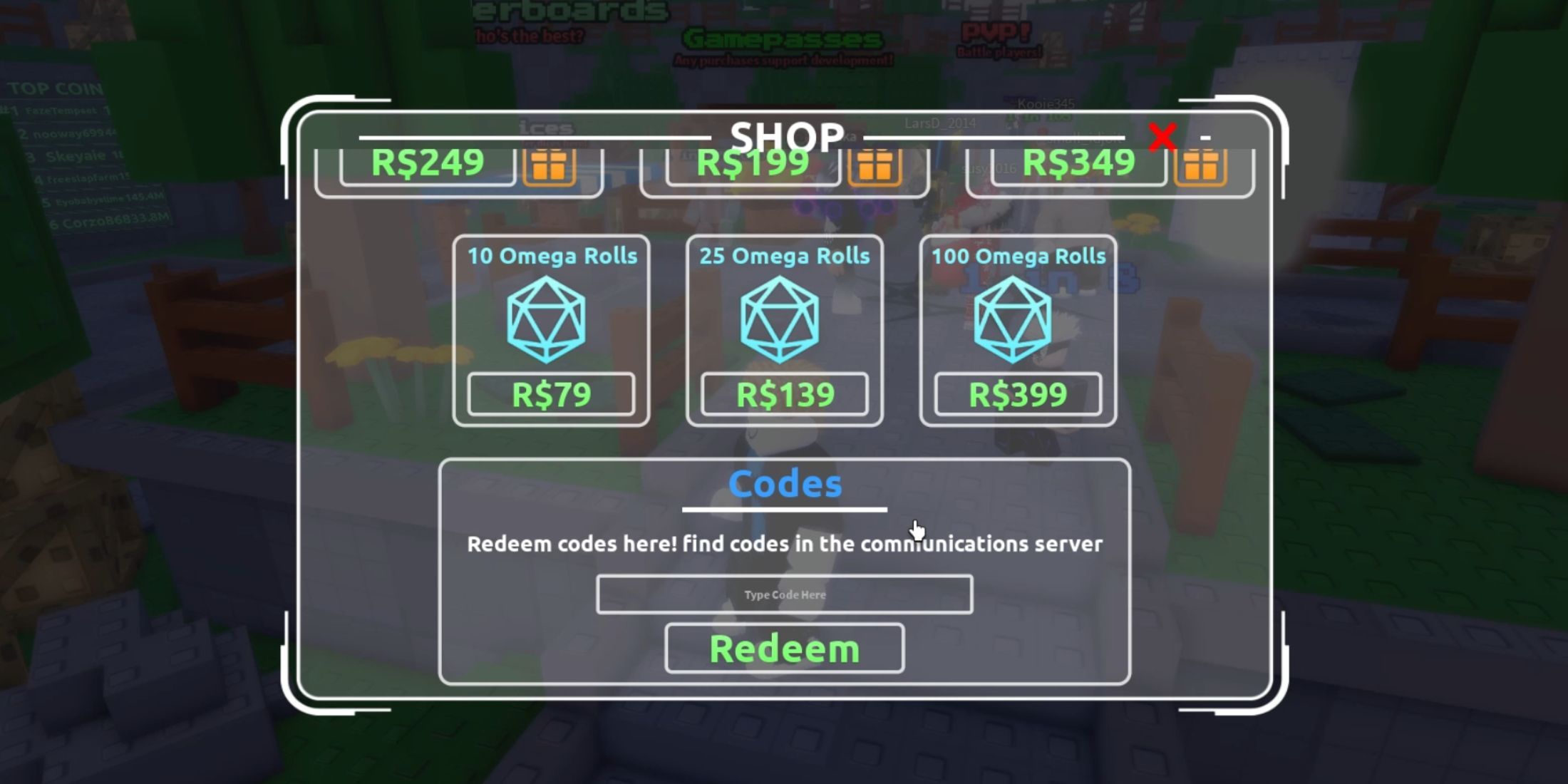Select the R$249 bundle price button
The image size is (1568, 784).
[428, 163]
